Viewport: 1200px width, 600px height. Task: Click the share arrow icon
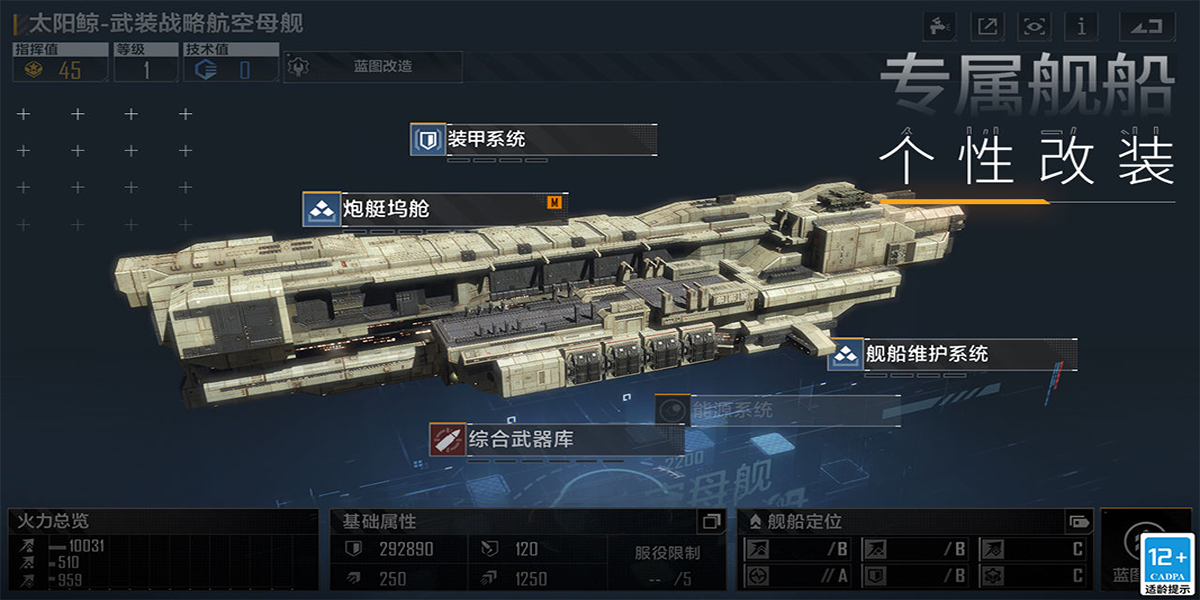point(987,26)
